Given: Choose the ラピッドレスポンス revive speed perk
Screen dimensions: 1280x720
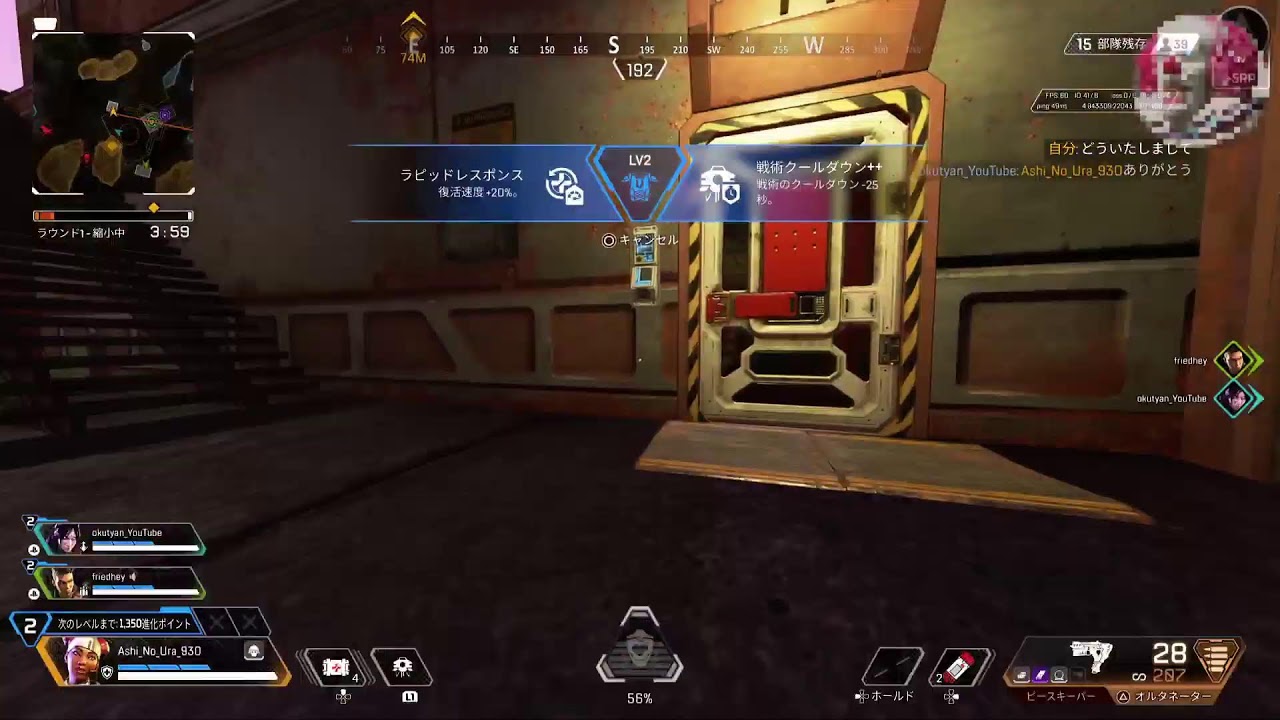Looking at the screenshot, I should coord(480,183).
